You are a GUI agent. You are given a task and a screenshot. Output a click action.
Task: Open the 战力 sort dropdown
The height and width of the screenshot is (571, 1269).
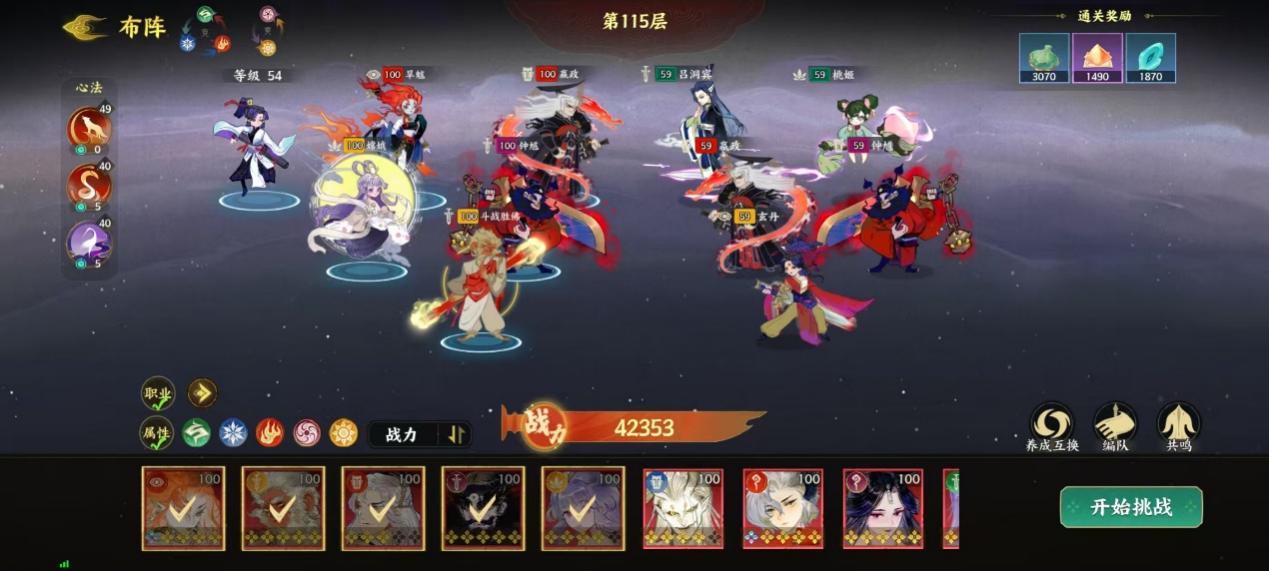tap(419, 434)
